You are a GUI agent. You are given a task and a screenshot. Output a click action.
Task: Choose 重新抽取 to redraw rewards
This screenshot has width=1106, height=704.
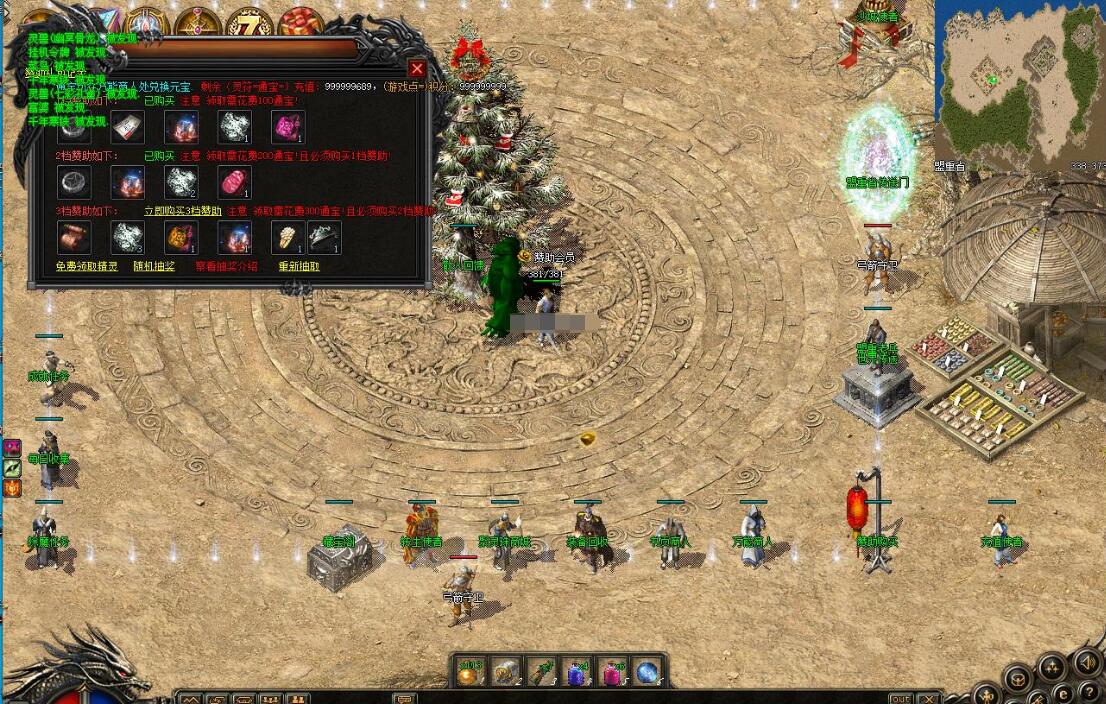(x=299, y=267)
